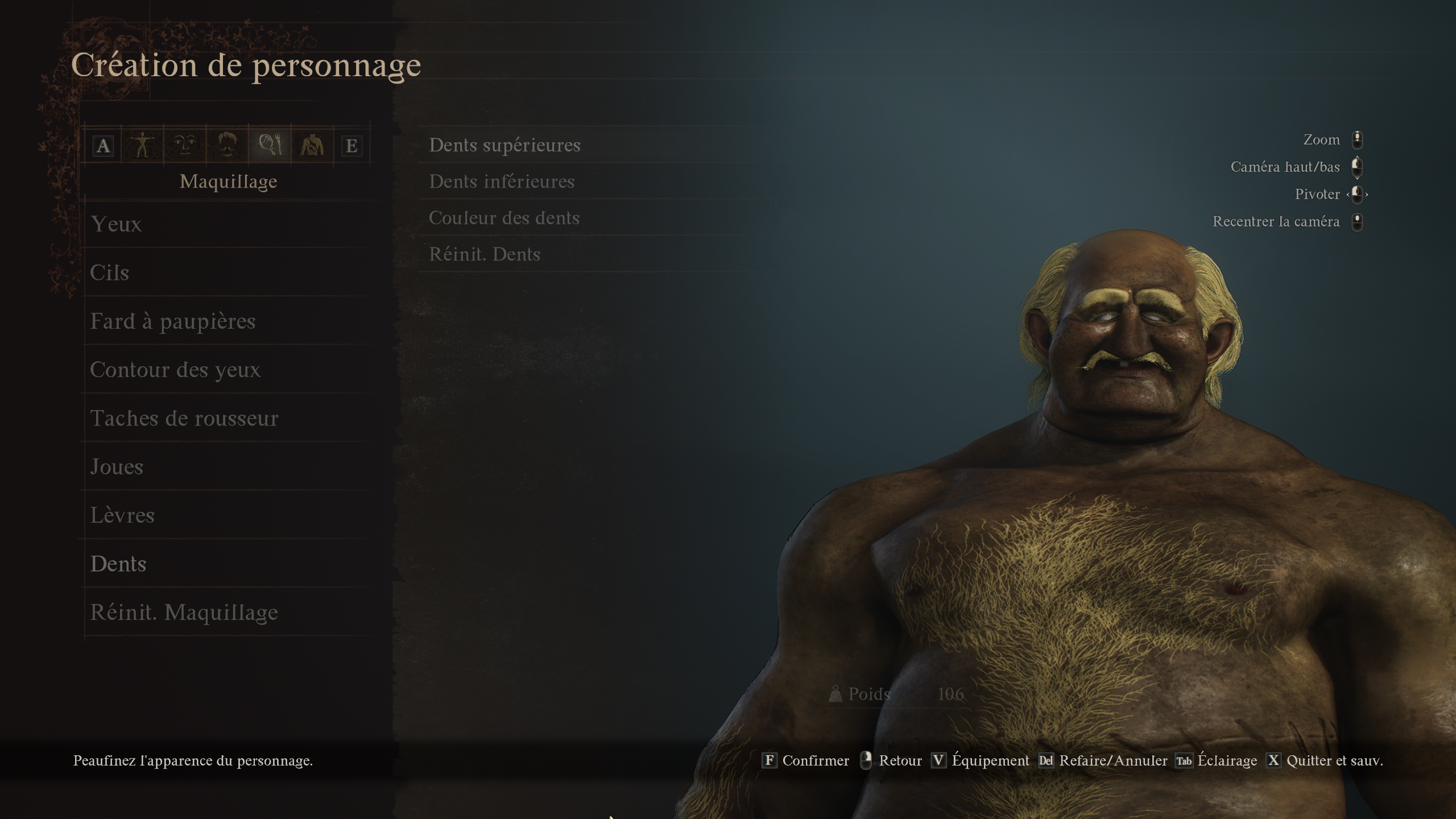Click the E next category key icon

354,146
